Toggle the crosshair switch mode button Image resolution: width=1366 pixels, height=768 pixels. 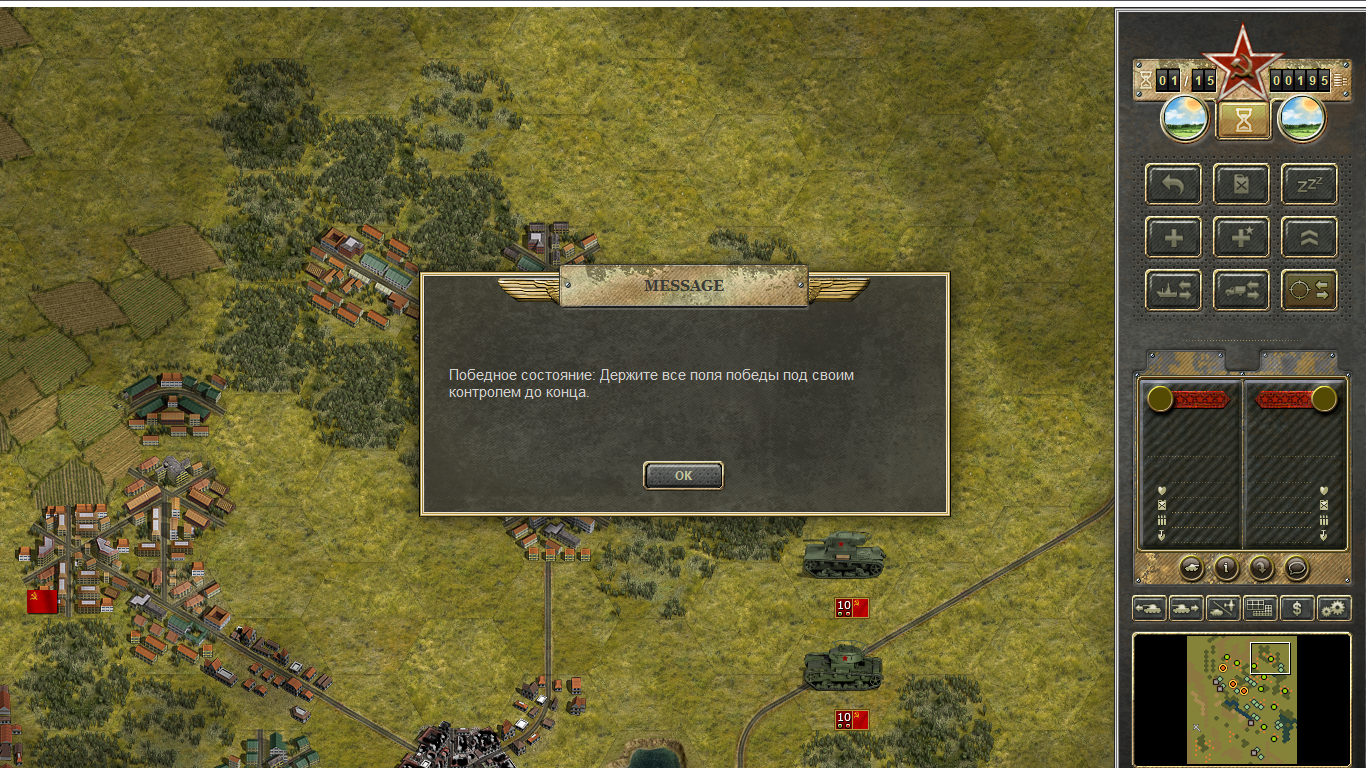pos(1309,290)
